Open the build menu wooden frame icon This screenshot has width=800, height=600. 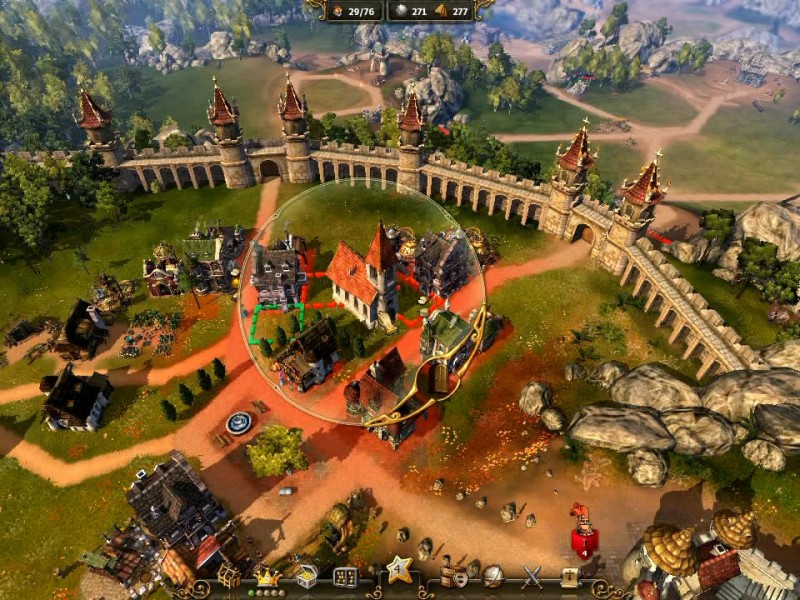(x=229, y=577)
